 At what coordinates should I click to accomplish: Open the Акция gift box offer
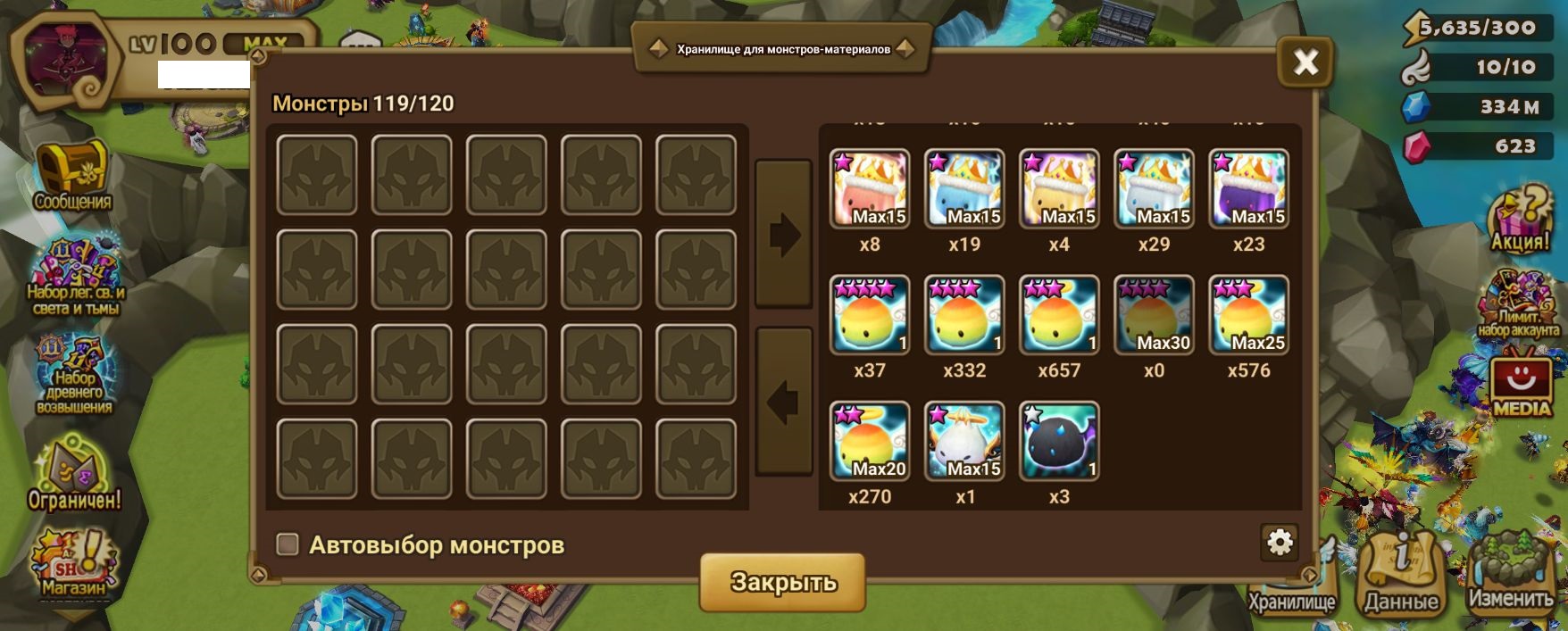1520,220
